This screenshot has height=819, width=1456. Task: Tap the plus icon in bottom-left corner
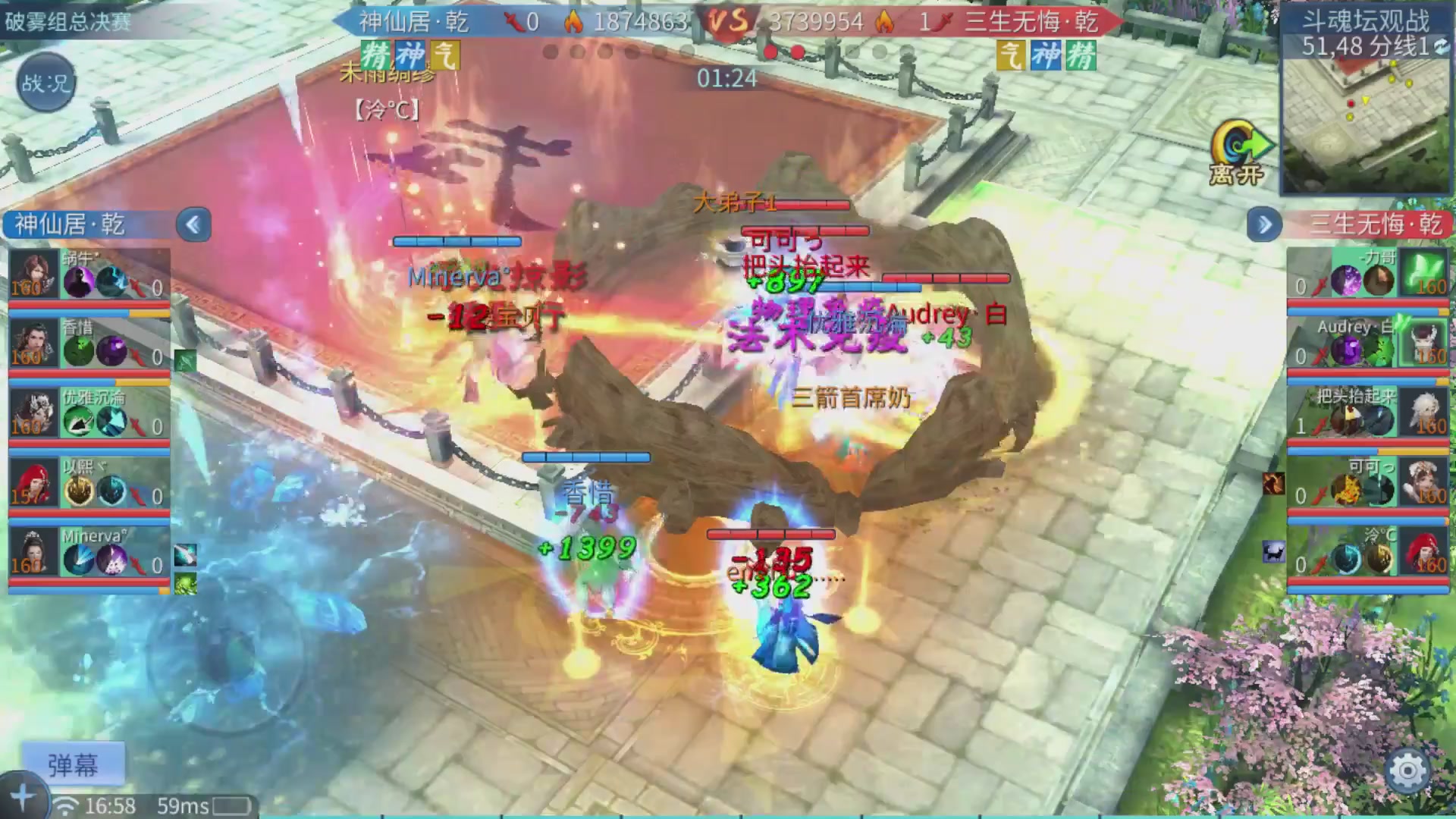(23, 795)
